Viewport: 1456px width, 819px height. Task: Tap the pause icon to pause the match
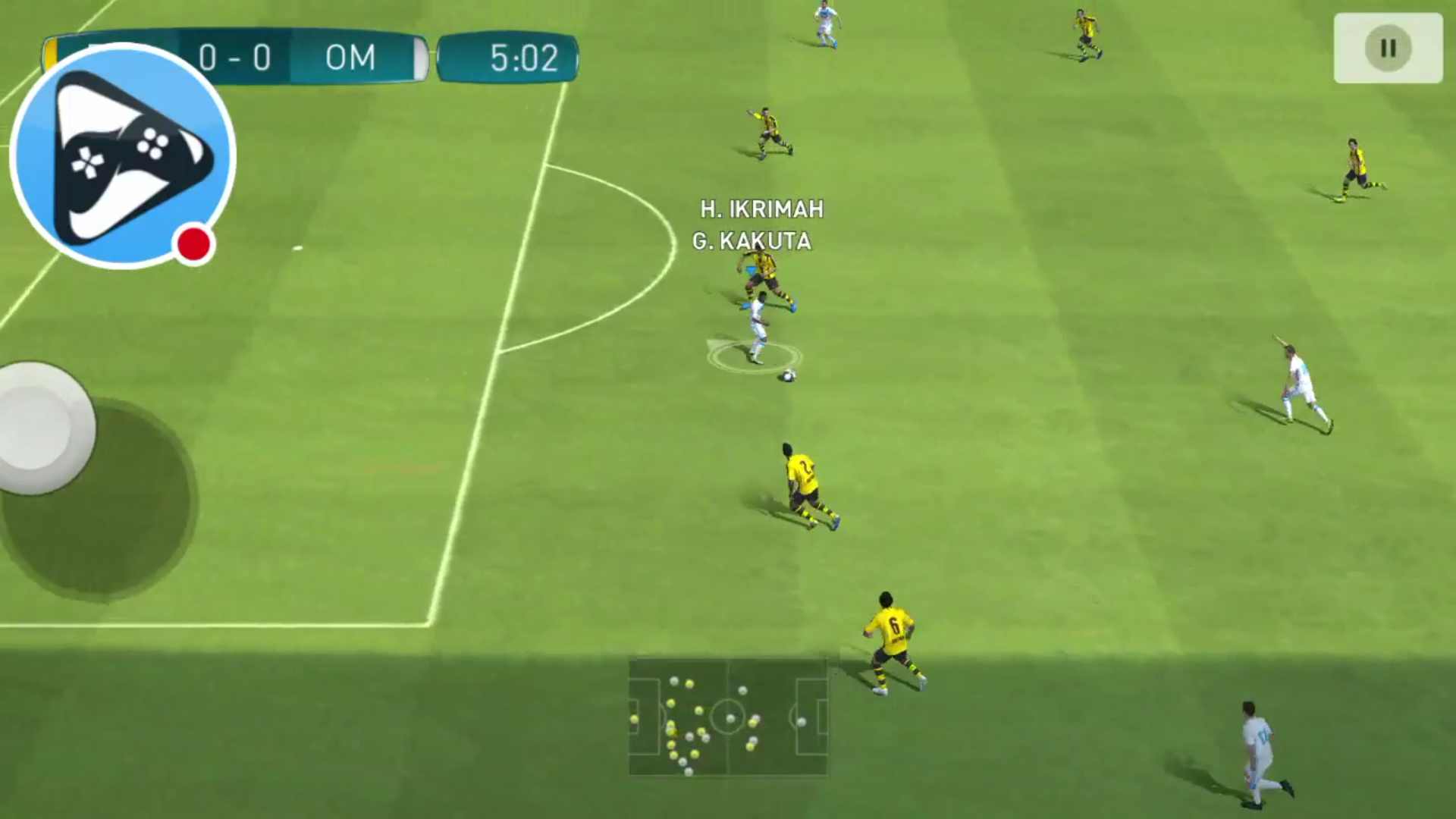point(1388,49)
